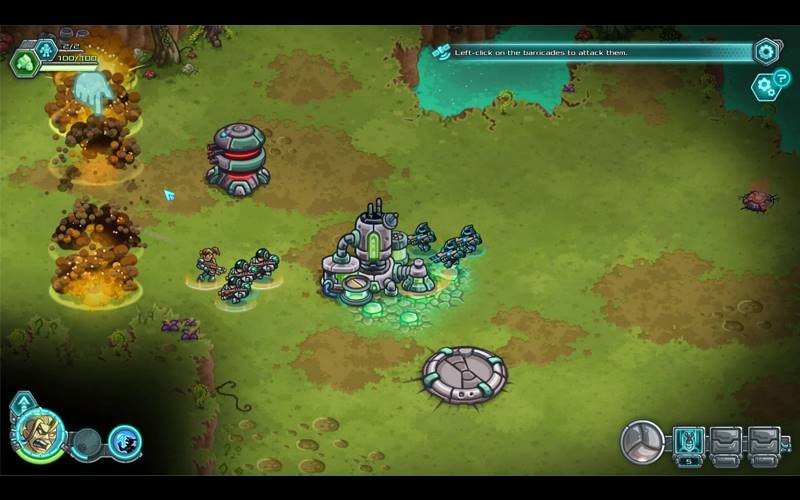Select the angry blond hero portrait
This screenshot has height=500, width=800.
[x=39, y=434]
